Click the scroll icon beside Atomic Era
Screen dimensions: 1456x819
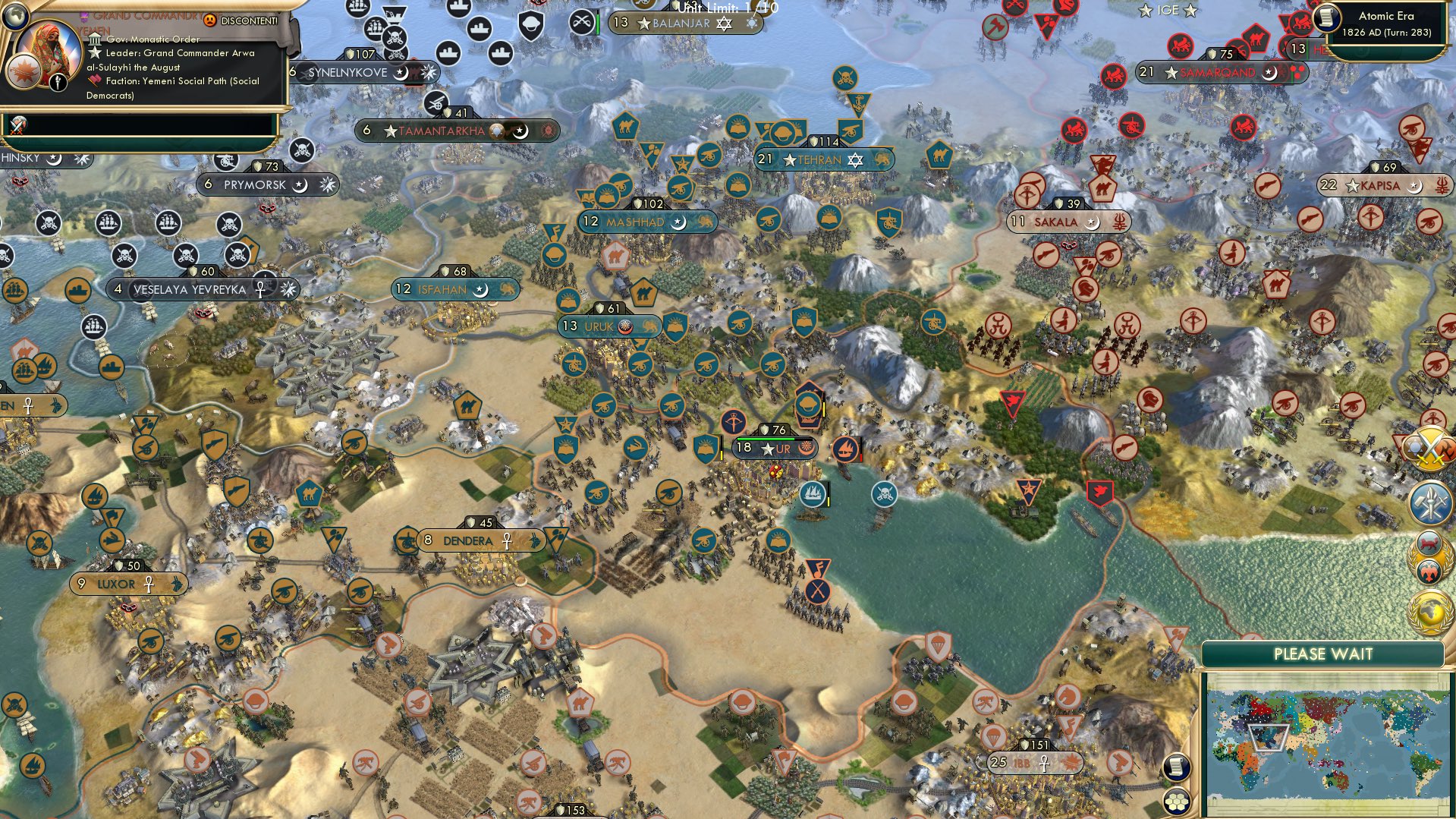pos(1327,18)
